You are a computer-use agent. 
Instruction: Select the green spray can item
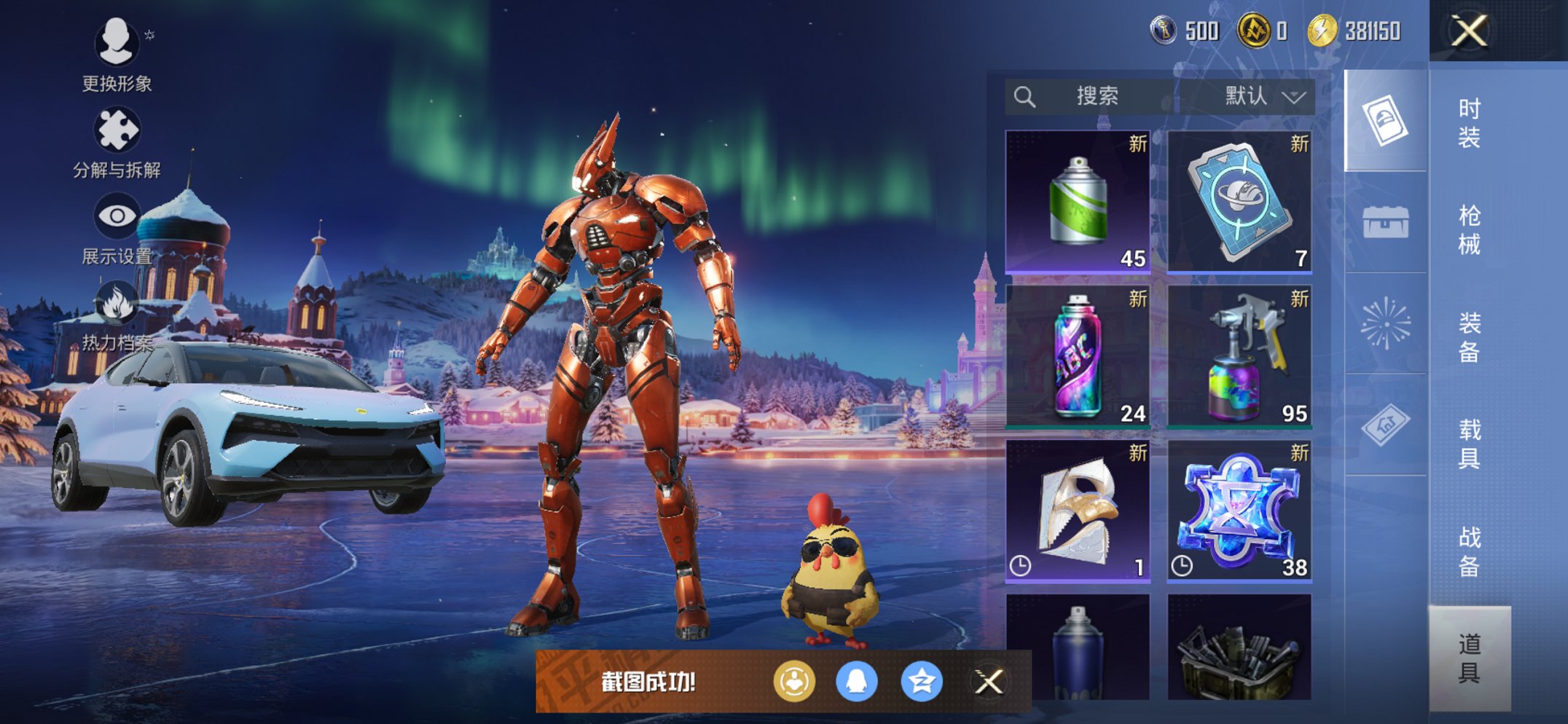pos(1078,201)
